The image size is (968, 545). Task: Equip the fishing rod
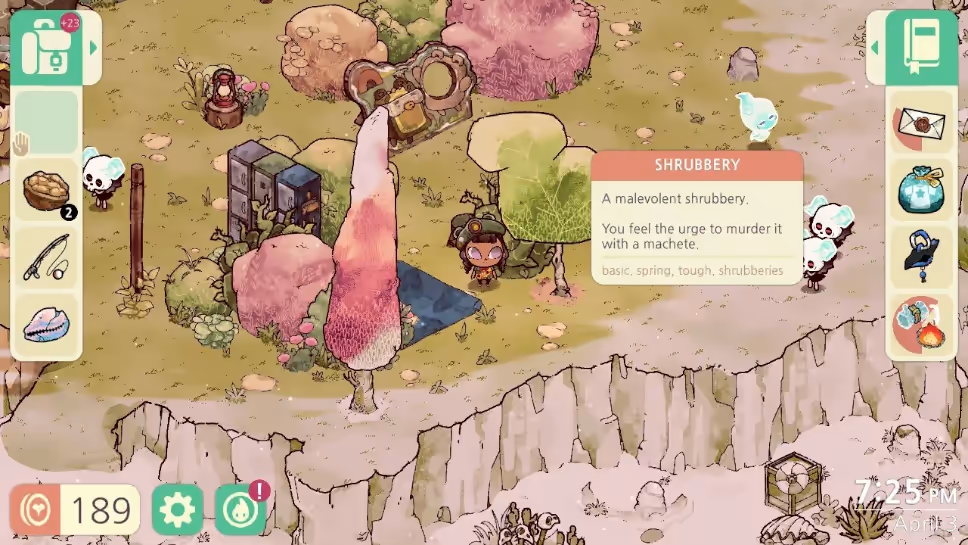(47, 258)
